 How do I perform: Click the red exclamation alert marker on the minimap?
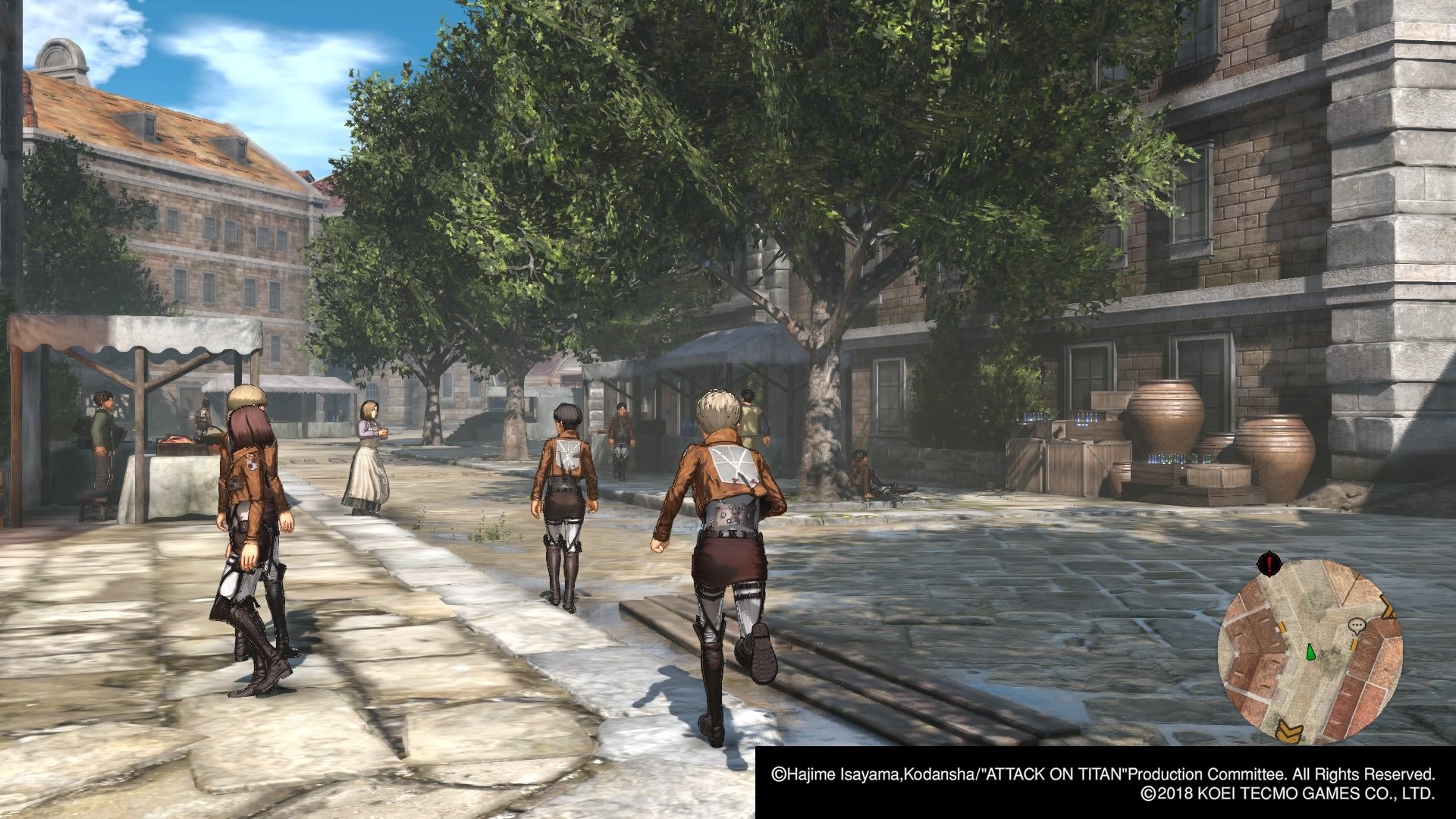[x=1269, y=562]
